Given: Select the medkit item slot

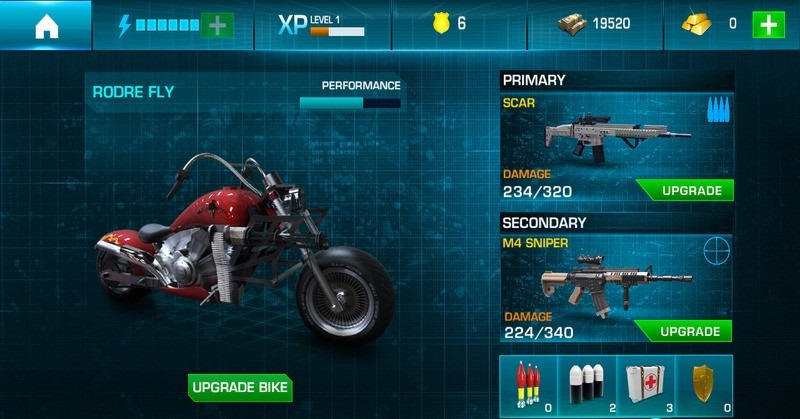Looking at the screenshot, I should pos(645,385).
